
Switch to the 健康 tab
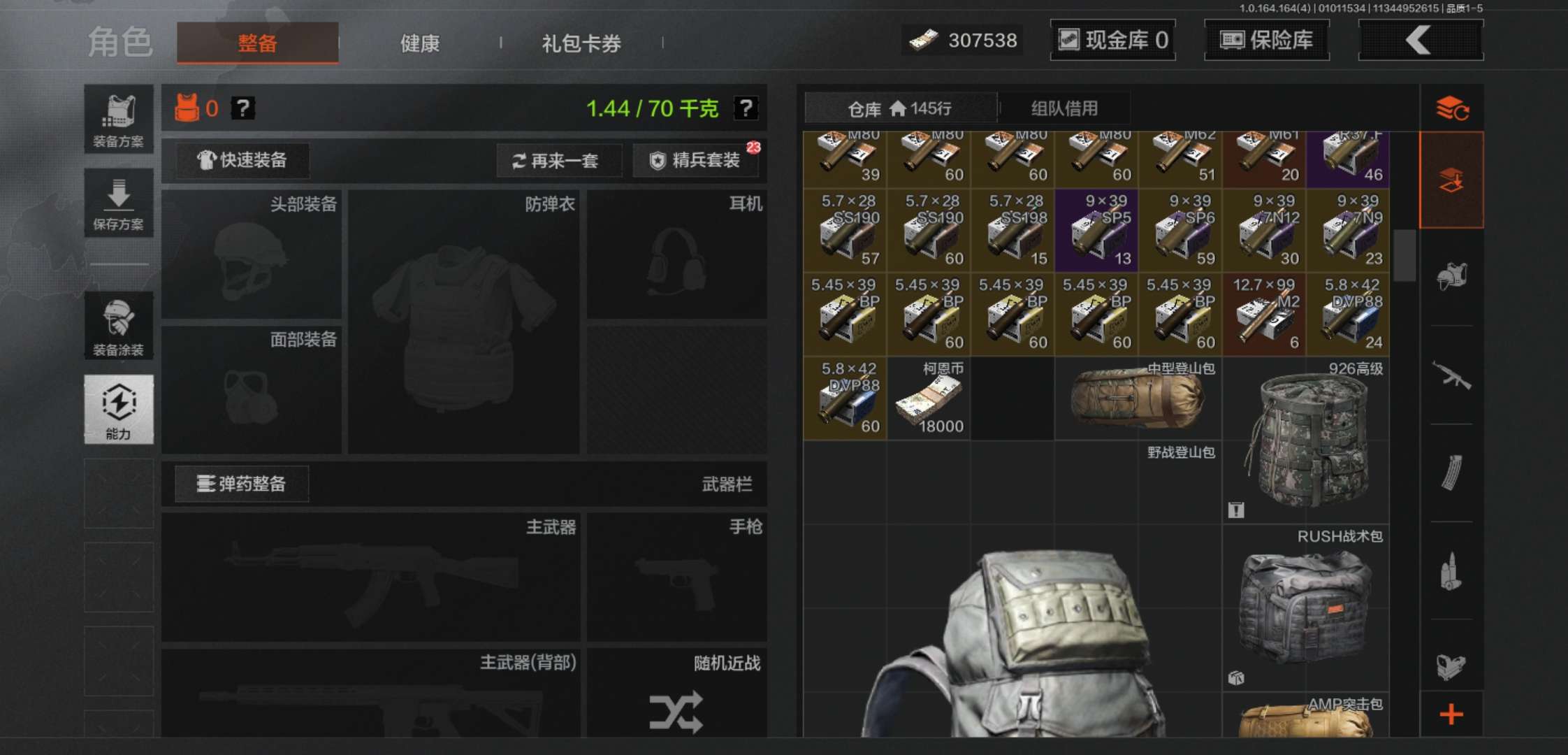[x=419, y=43]
